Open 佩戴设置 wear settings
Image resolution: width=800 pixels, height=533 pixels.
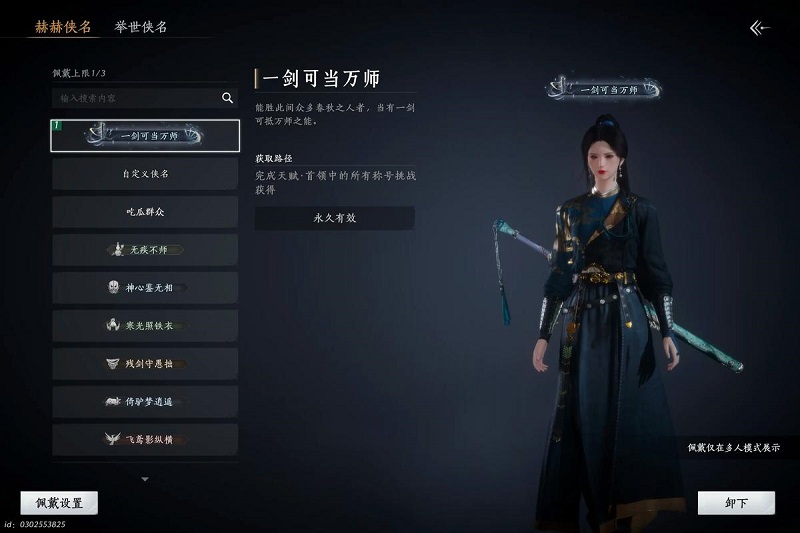click(x=59, y=503)
